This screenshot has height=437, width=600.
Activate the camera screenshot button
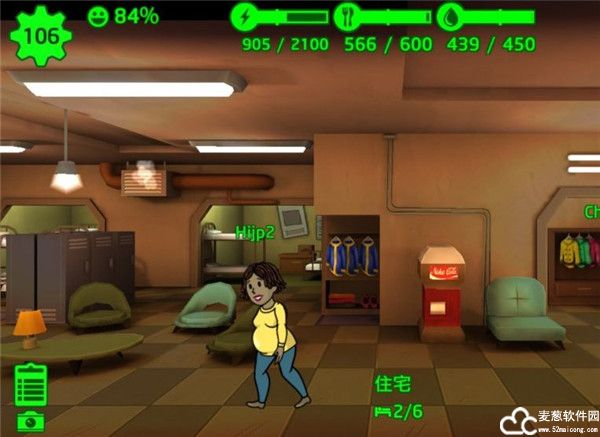[31, 423]
